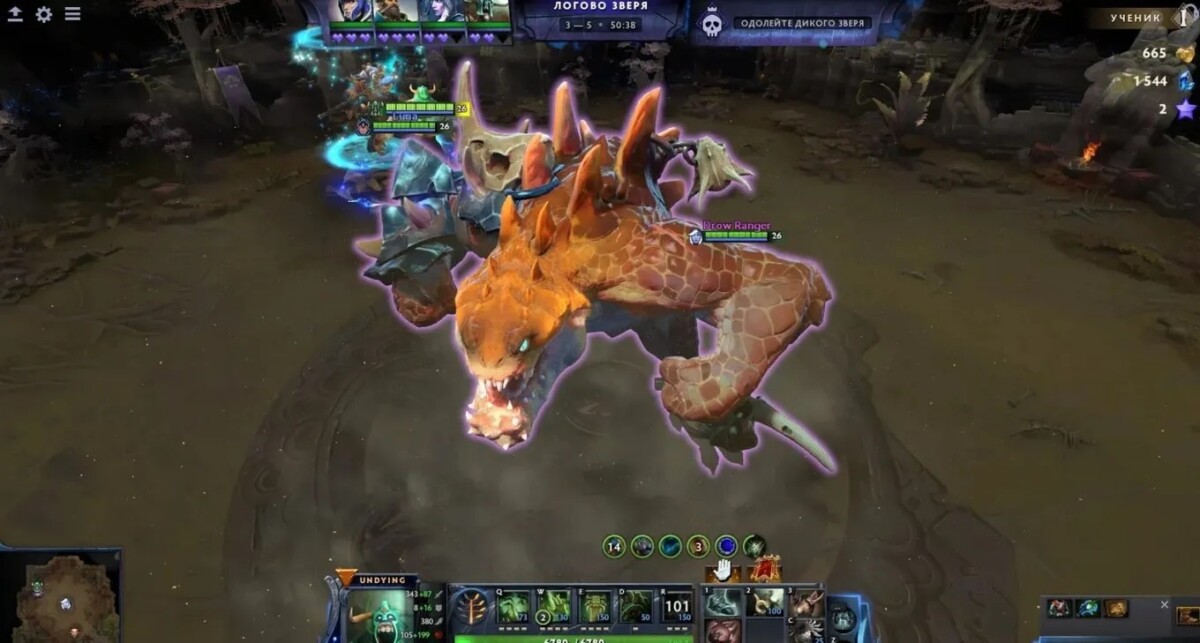Viewport: 1200px width, 643px height.
Task: Cast Undying's Q ability
Action: (x=514, y=606)
